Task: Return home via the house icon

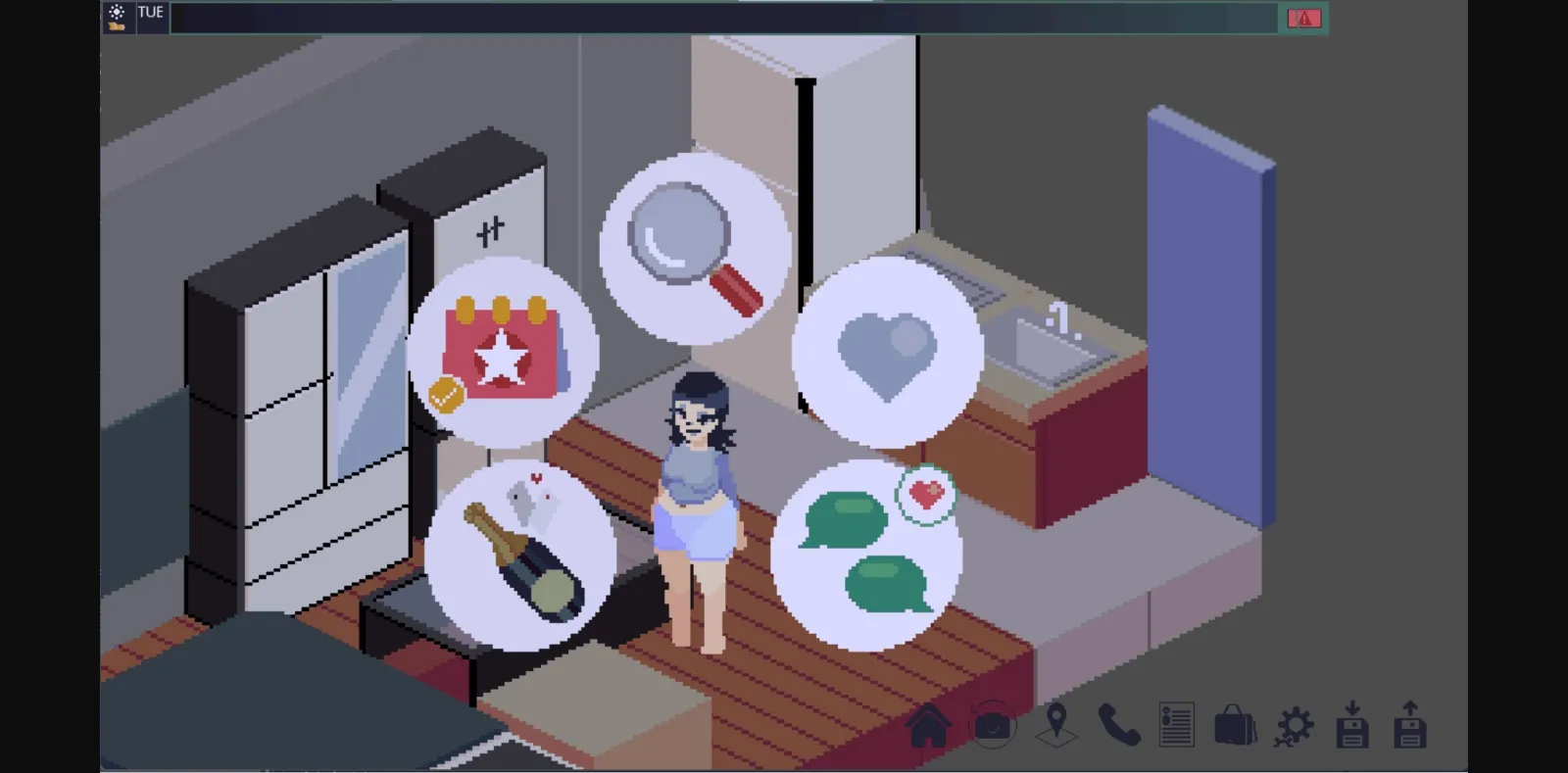Action: point(930,727)
